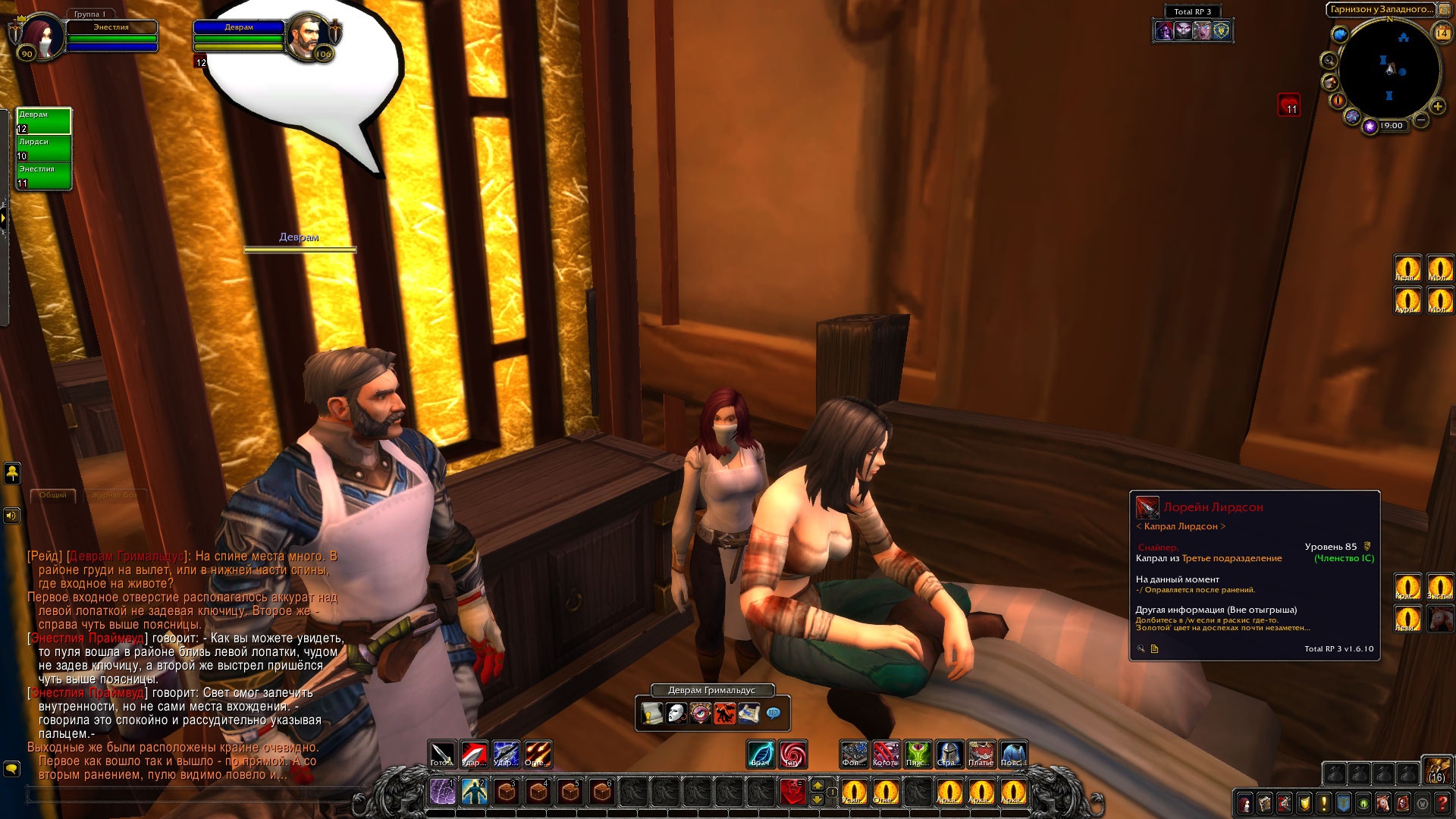Click the red skull action button

click(792, 792)
